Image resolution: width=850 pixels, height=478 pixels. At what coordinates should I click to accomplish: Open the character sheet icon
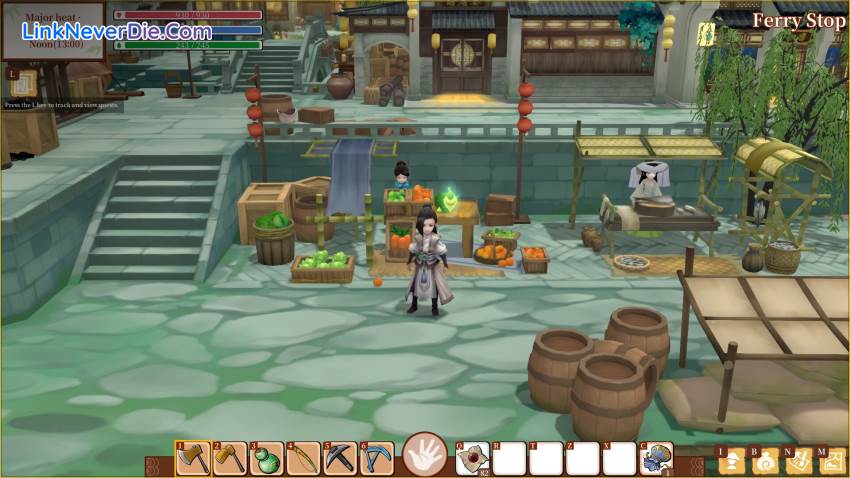click(733, 461)
